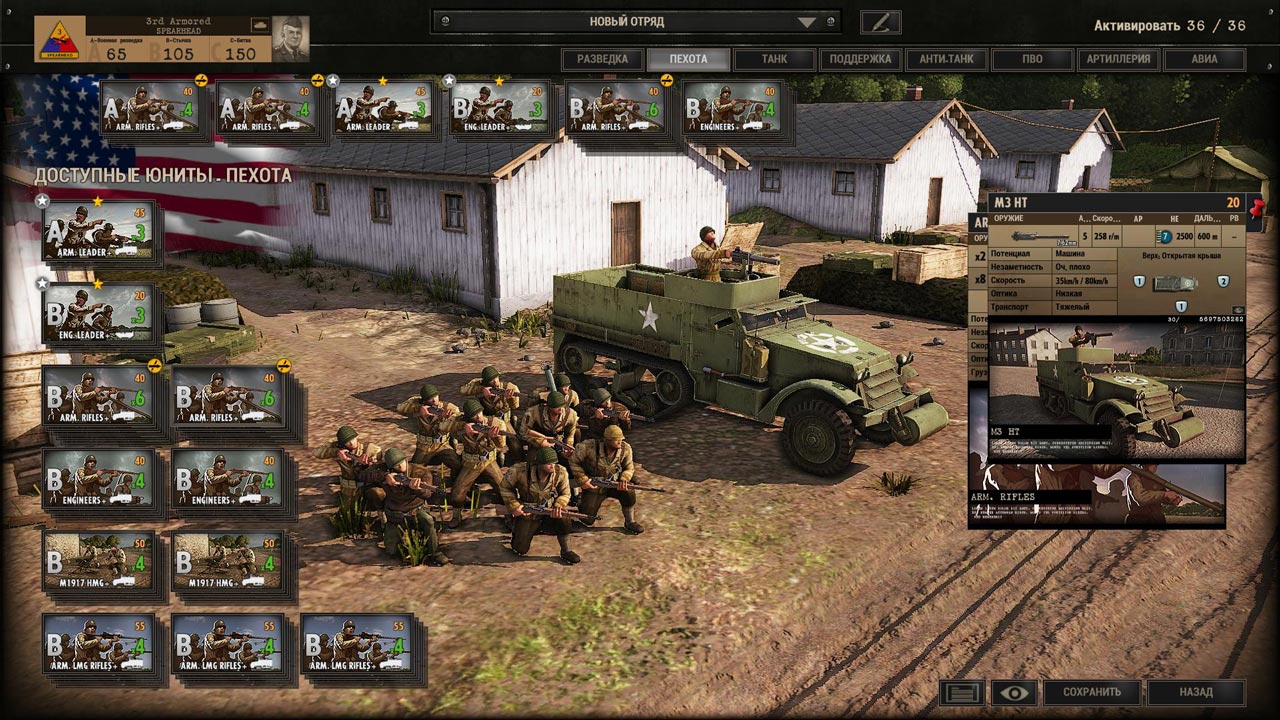Image resolution: width=1280 pixels, height=720 pixels.
Task: Switch to the ПВО tab
Action: (1032, 59)
